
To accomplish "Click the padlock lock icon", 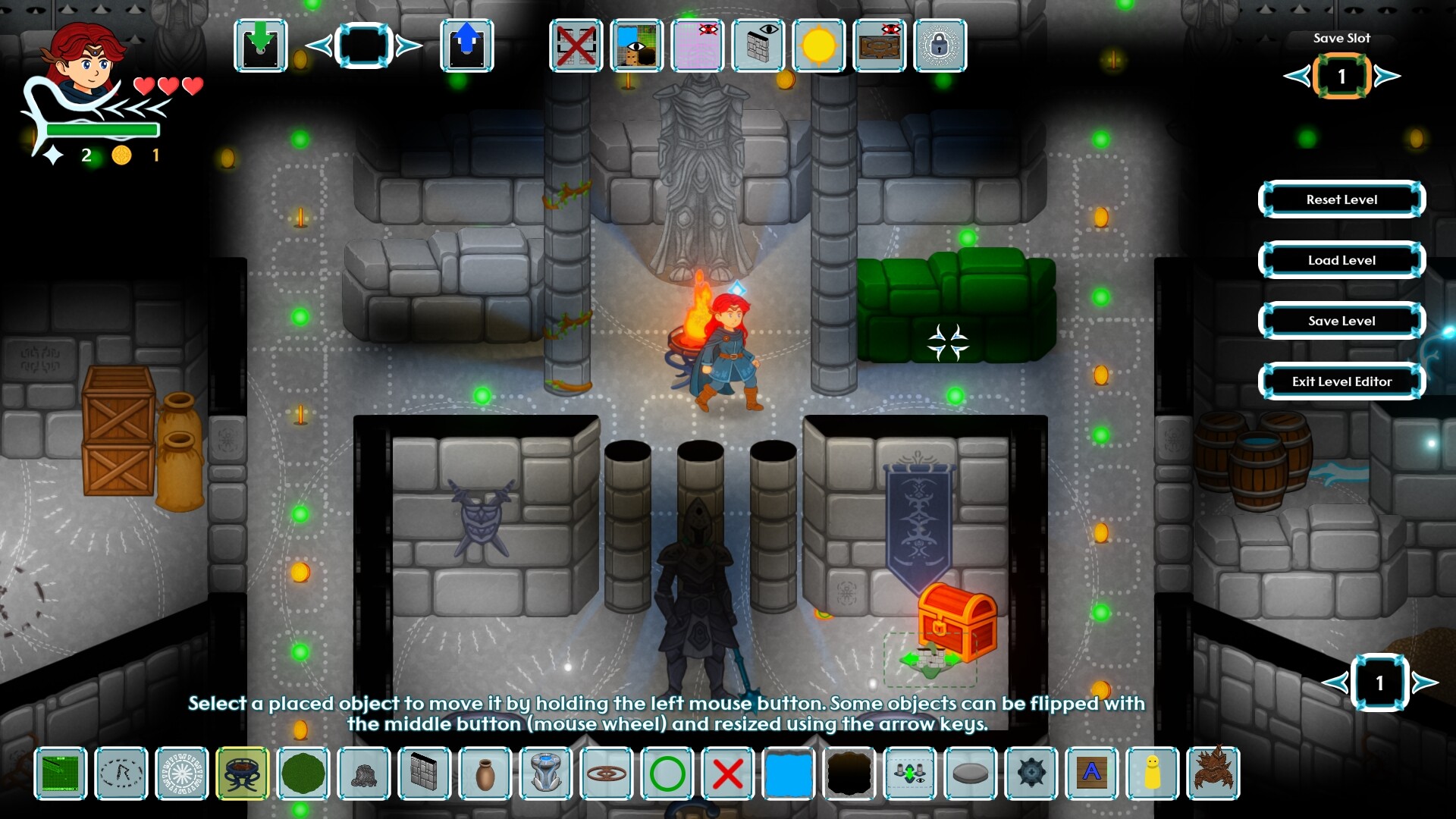I will click(940, 45).
